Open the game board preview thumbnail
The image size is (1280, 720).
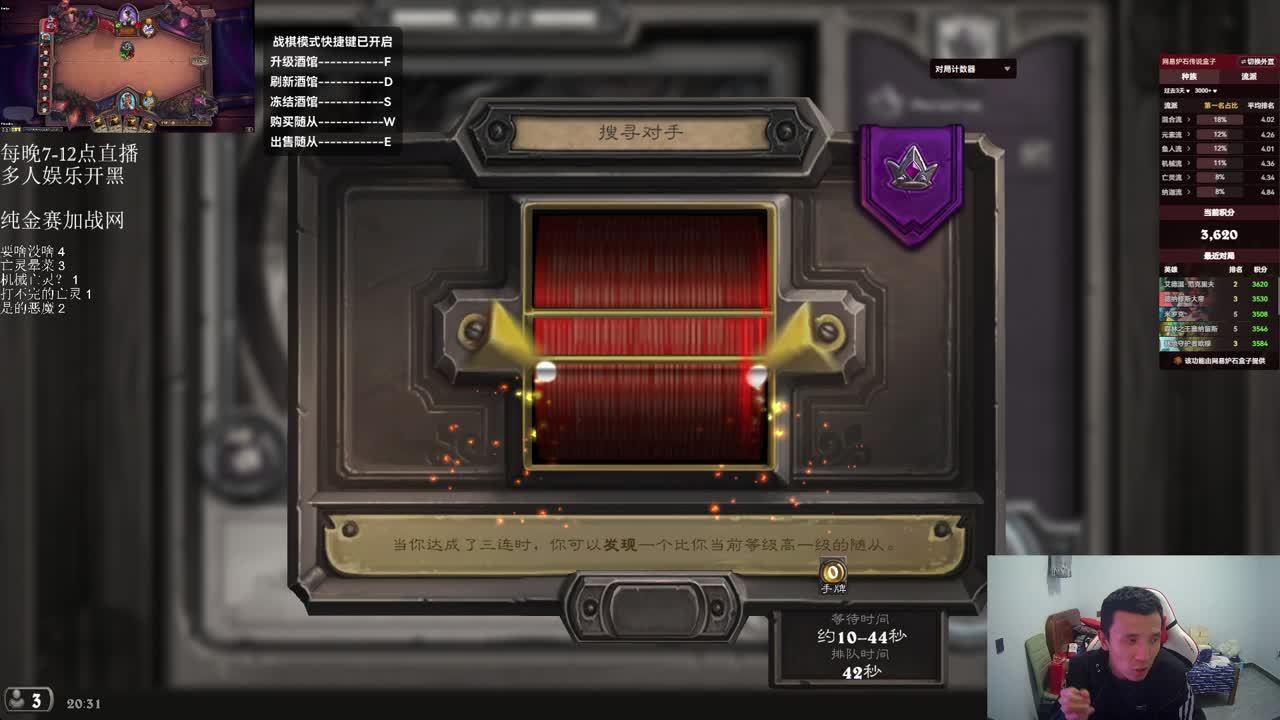(127, 66)
